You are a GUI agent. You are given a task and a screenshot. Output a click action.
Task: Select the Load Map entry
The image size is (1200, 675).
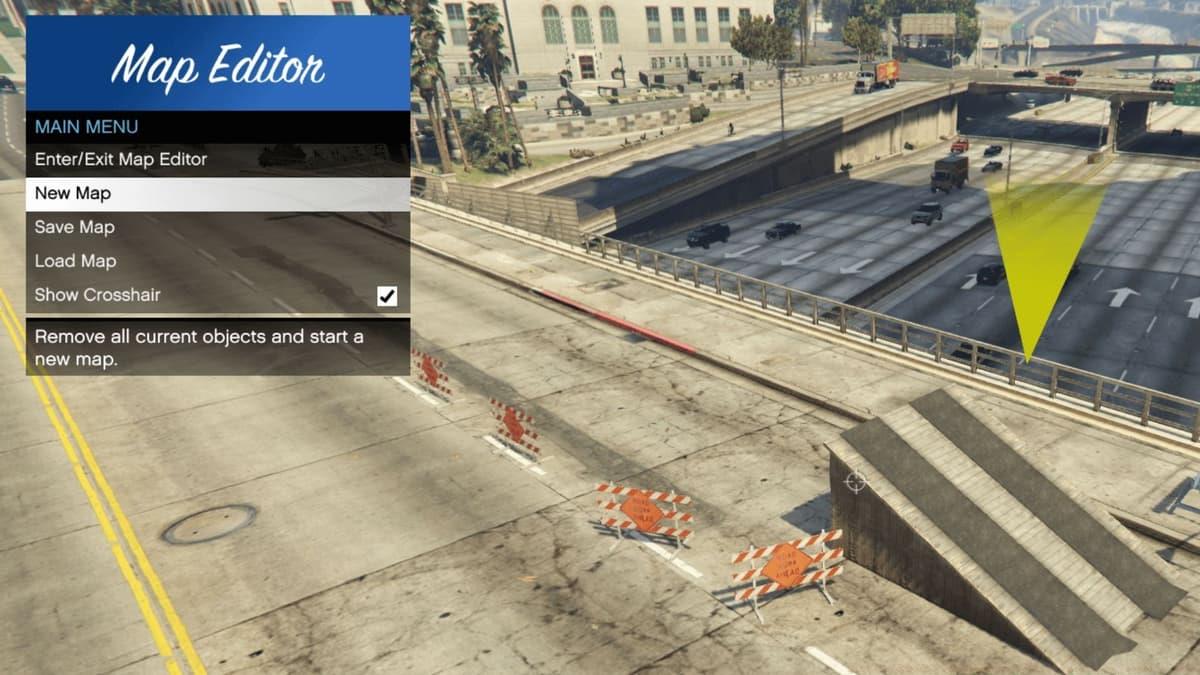pyautogui.click(x=75, y=261)
